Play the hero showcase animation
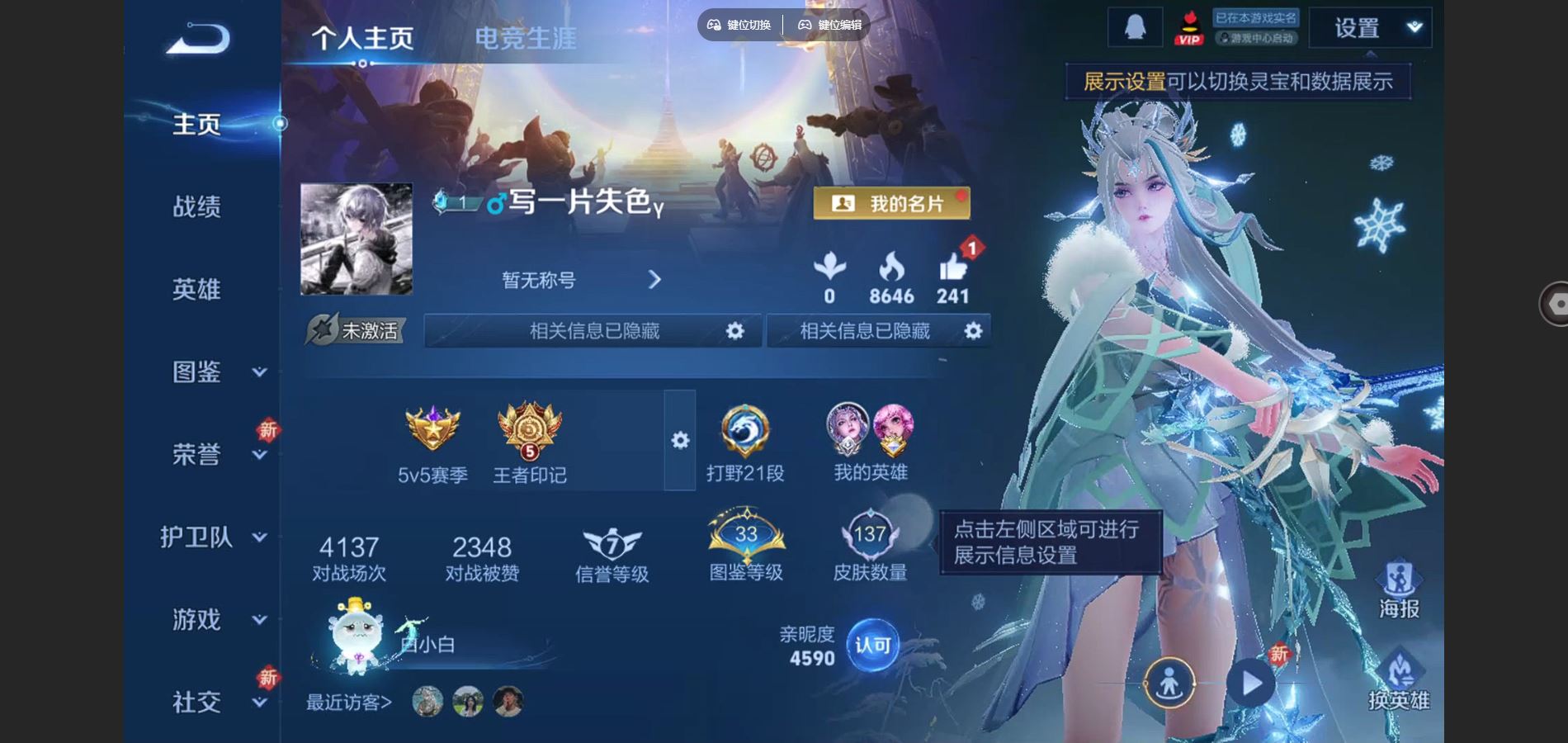The height and width of the screenshot is (743, 1568). coord(1250,683)
